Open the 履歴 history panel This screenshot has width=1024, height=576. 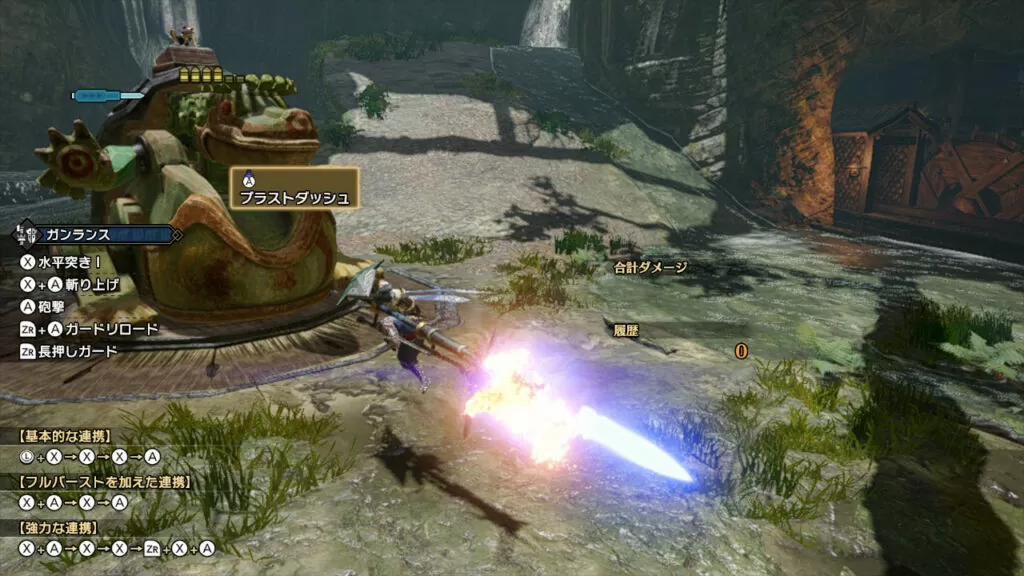(626, 330)
